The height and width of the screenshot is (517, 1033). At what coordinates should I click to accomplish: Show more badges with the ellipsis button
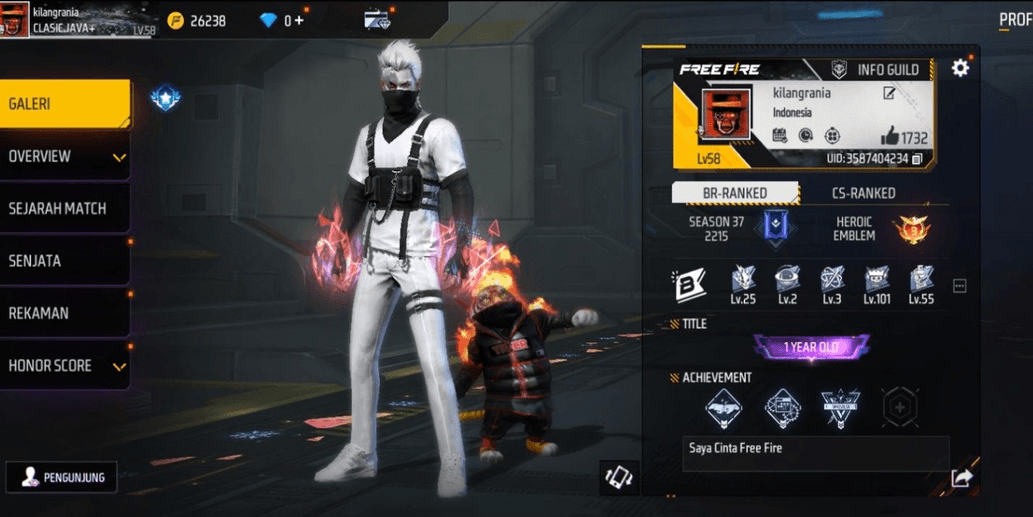click(x=959, y=286)
